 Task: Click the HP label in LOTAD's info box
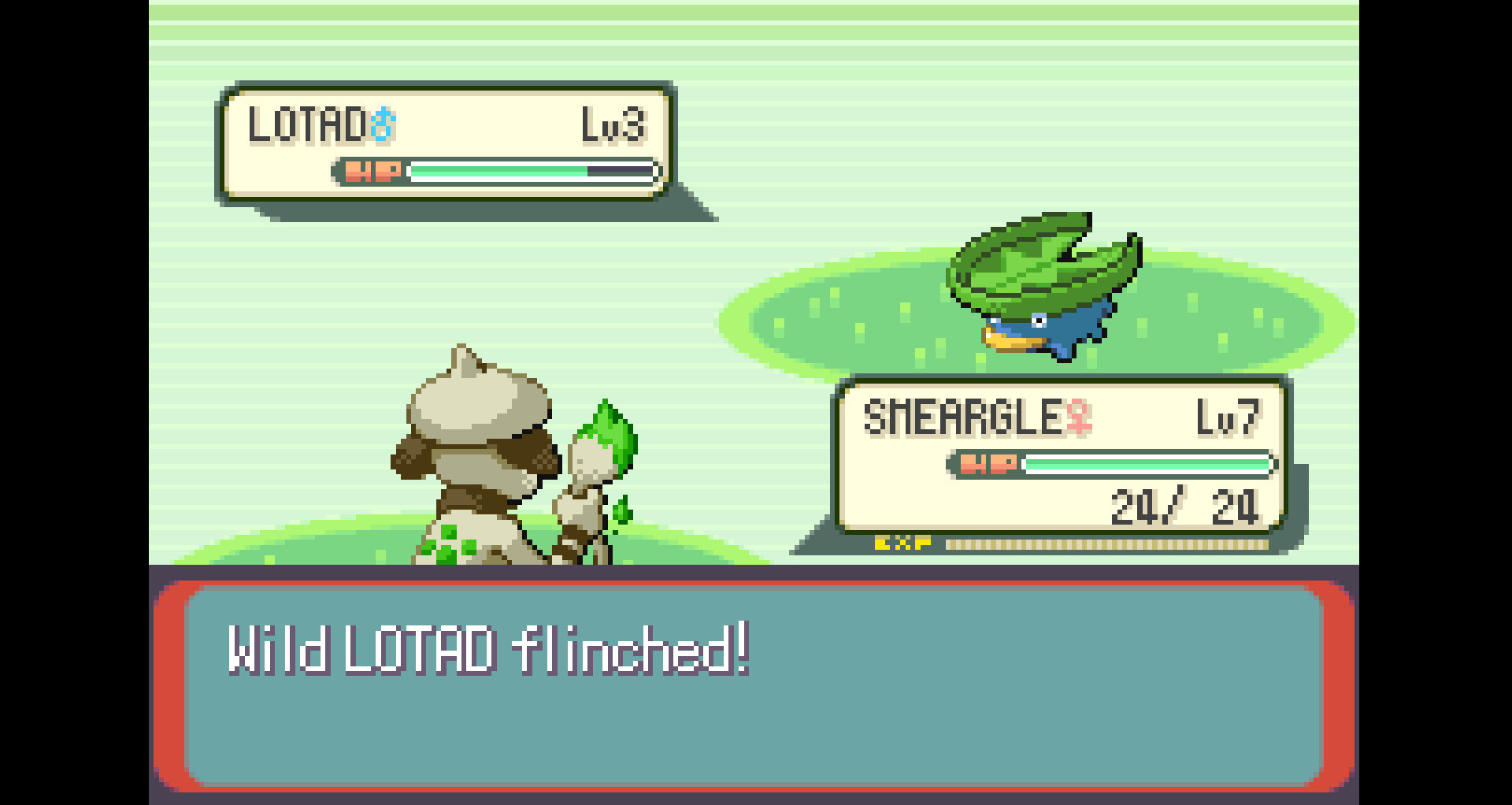pos(374,172)
